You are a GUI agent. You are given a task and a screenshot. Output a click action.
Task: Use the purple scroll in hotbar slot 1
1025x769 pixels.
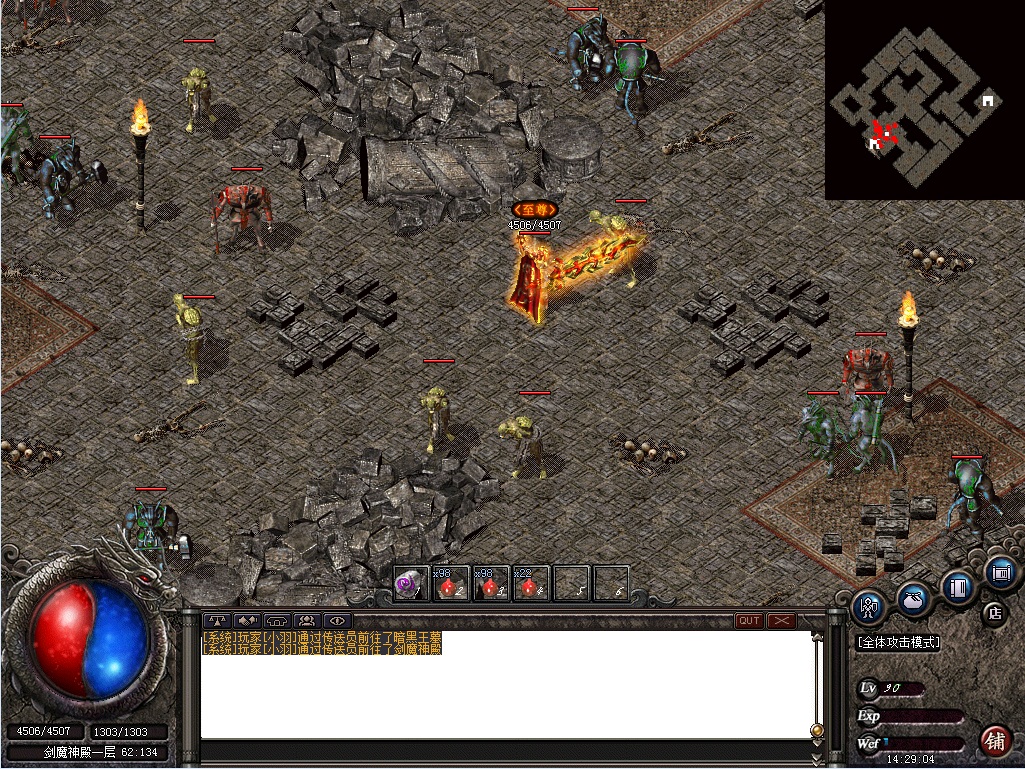point(410,584)
